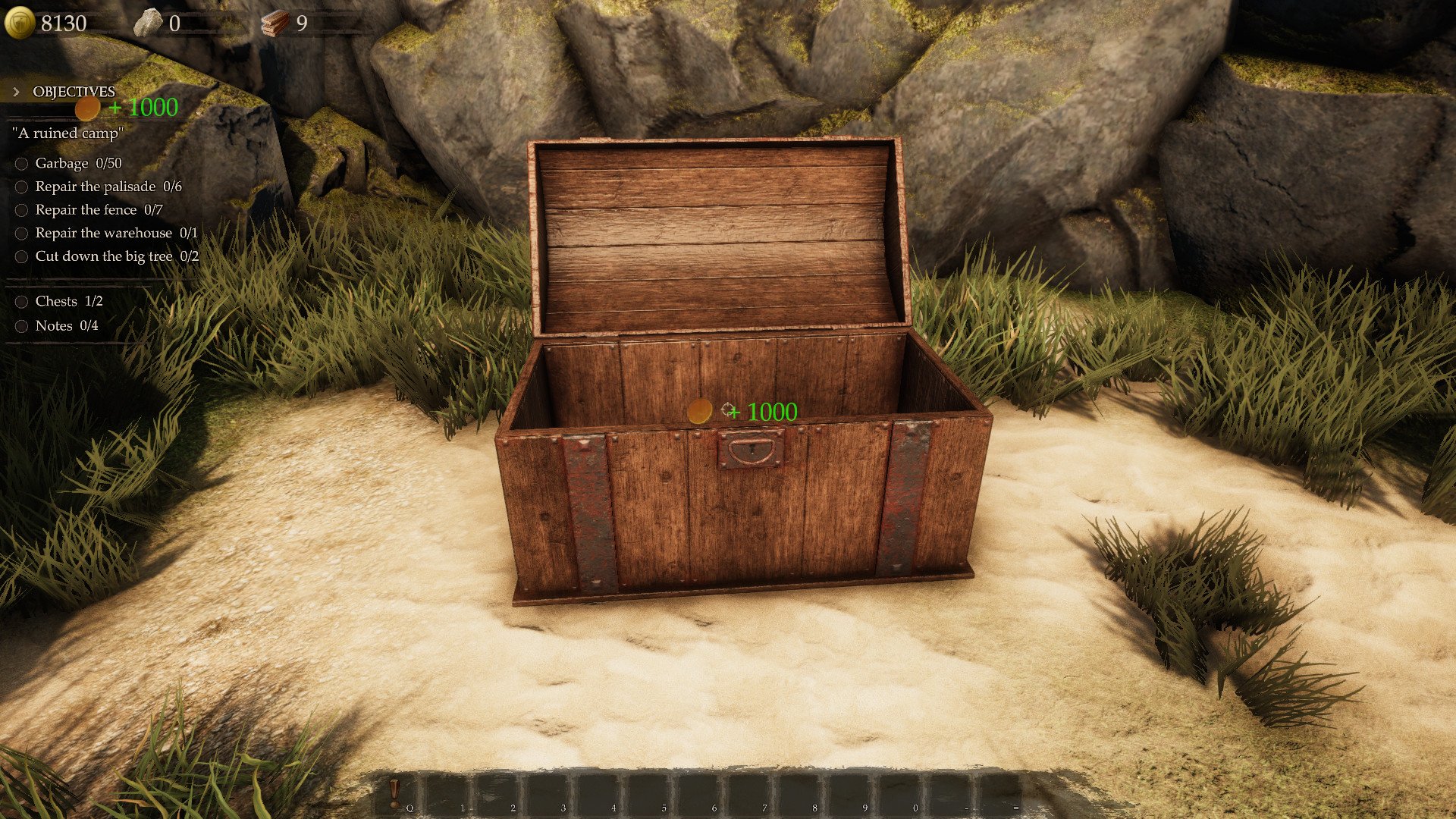Select the exclamation mark hotbar slot
Screen dimensions: 1456x819
(x=395, y=792)
